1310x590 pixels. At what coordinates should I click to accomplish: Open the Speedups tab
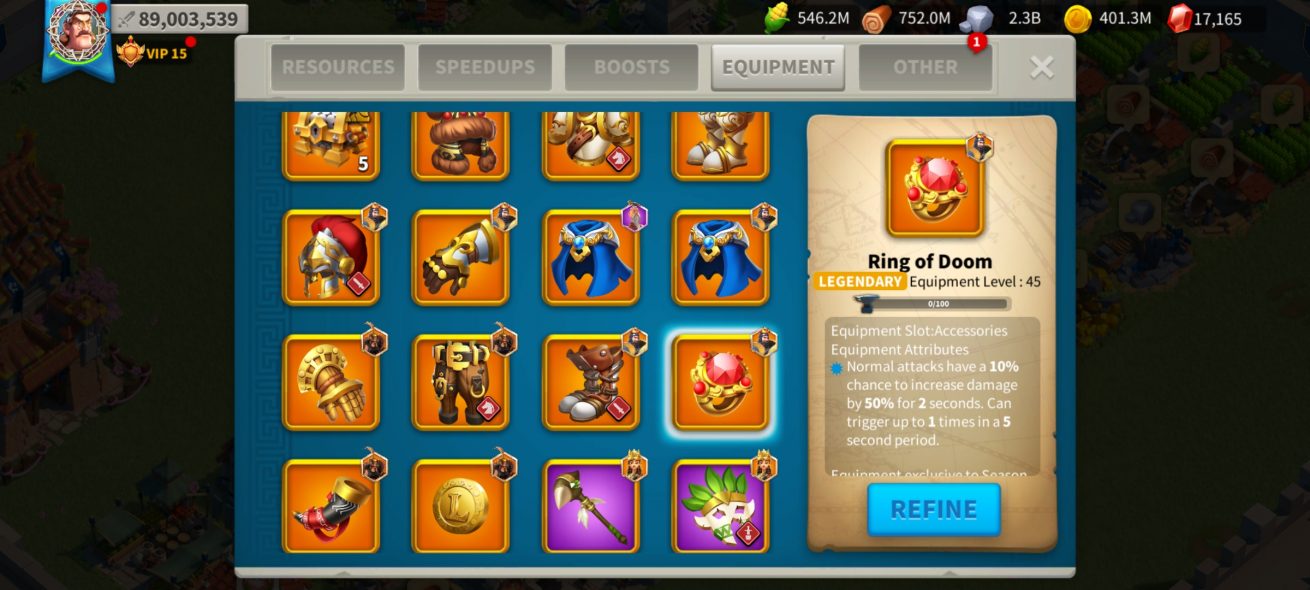click(485, 67)
